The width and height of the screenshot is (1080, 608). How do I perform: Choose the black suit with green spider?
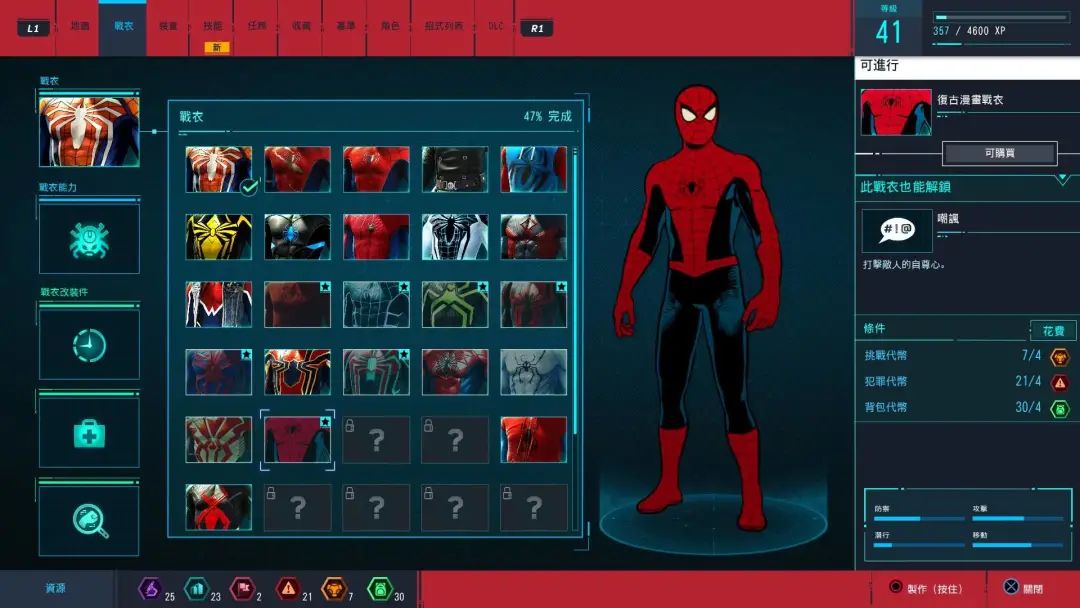click(455, 304)
